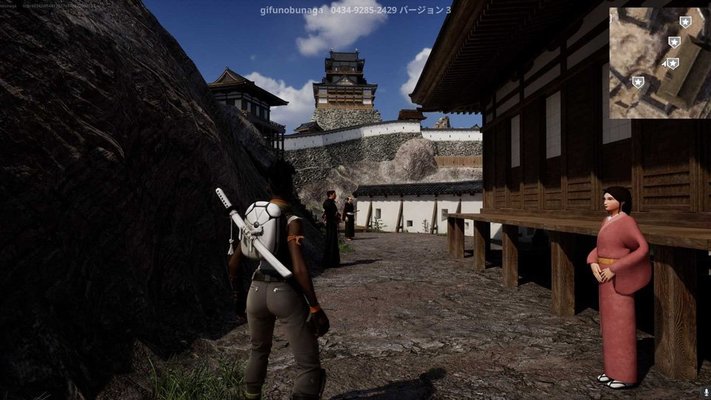This screenshot has width=711, height=400.
Task: Toggle the microphone icon
Action: pyautogui.click(x=705, y=393)
